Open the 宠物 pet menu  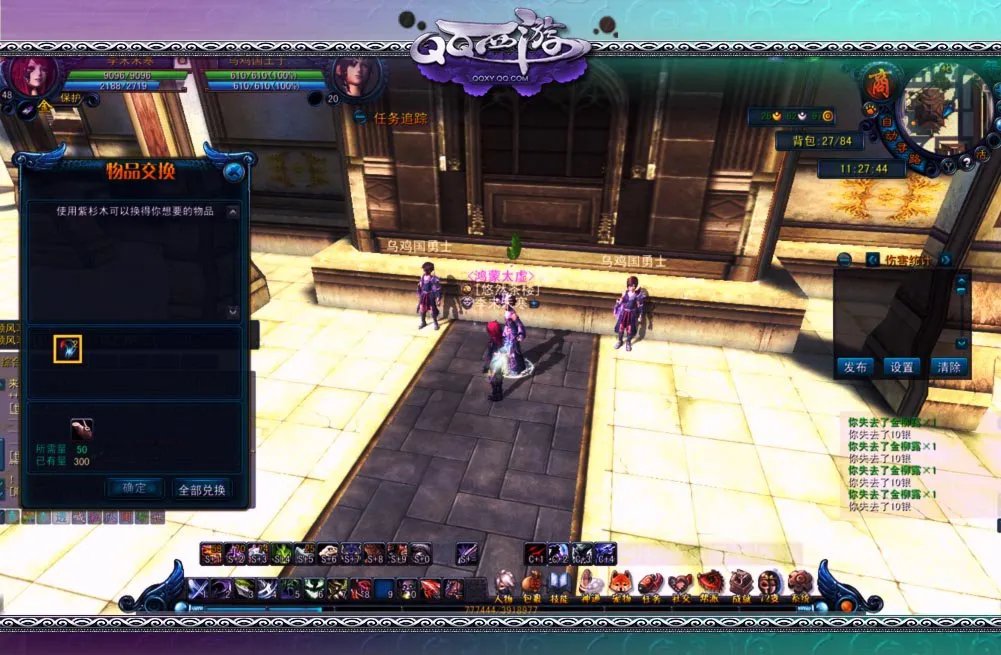(620, 585)
